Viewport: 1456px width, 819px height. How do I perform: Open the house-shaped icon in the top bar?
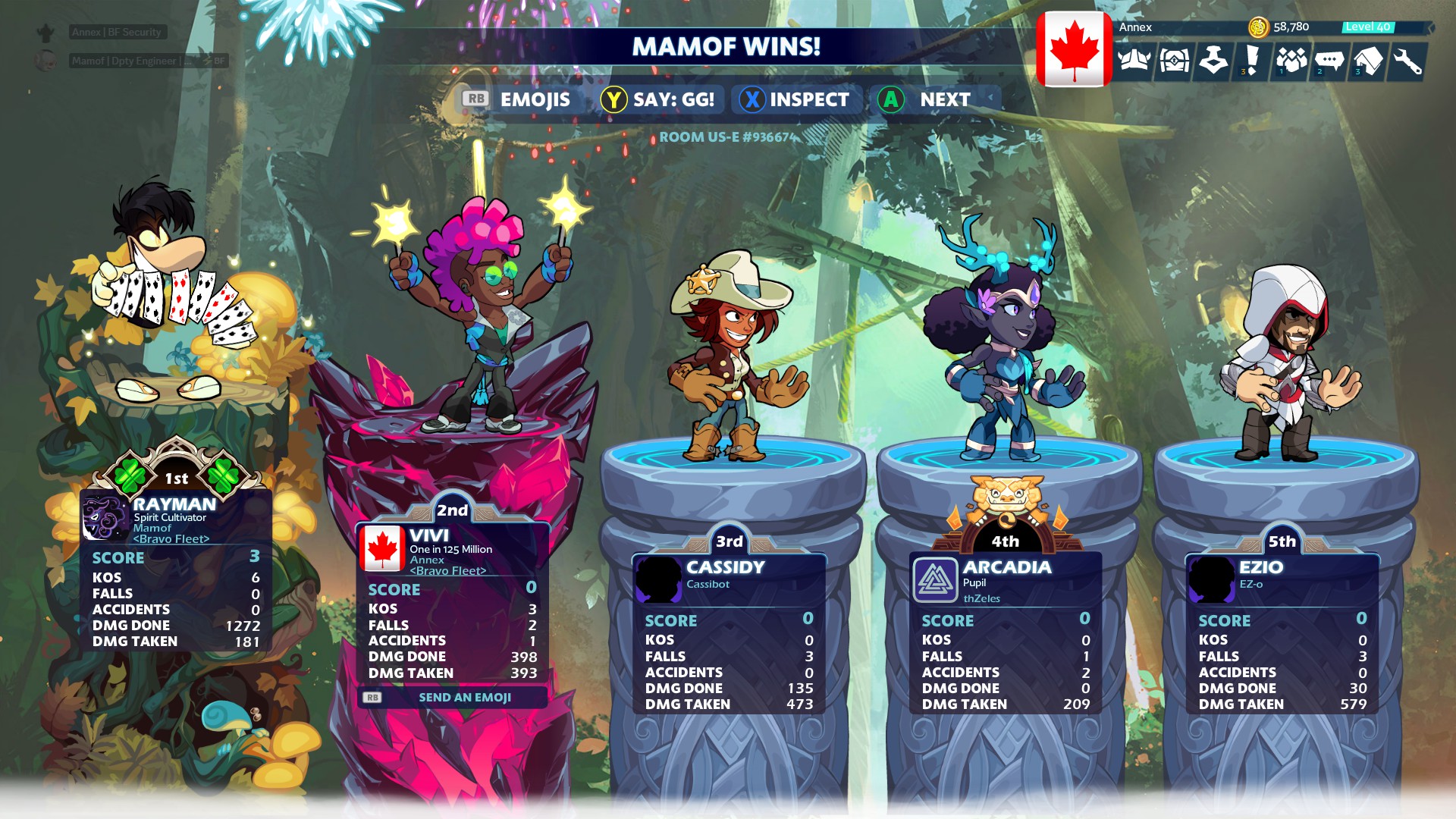1369,61
